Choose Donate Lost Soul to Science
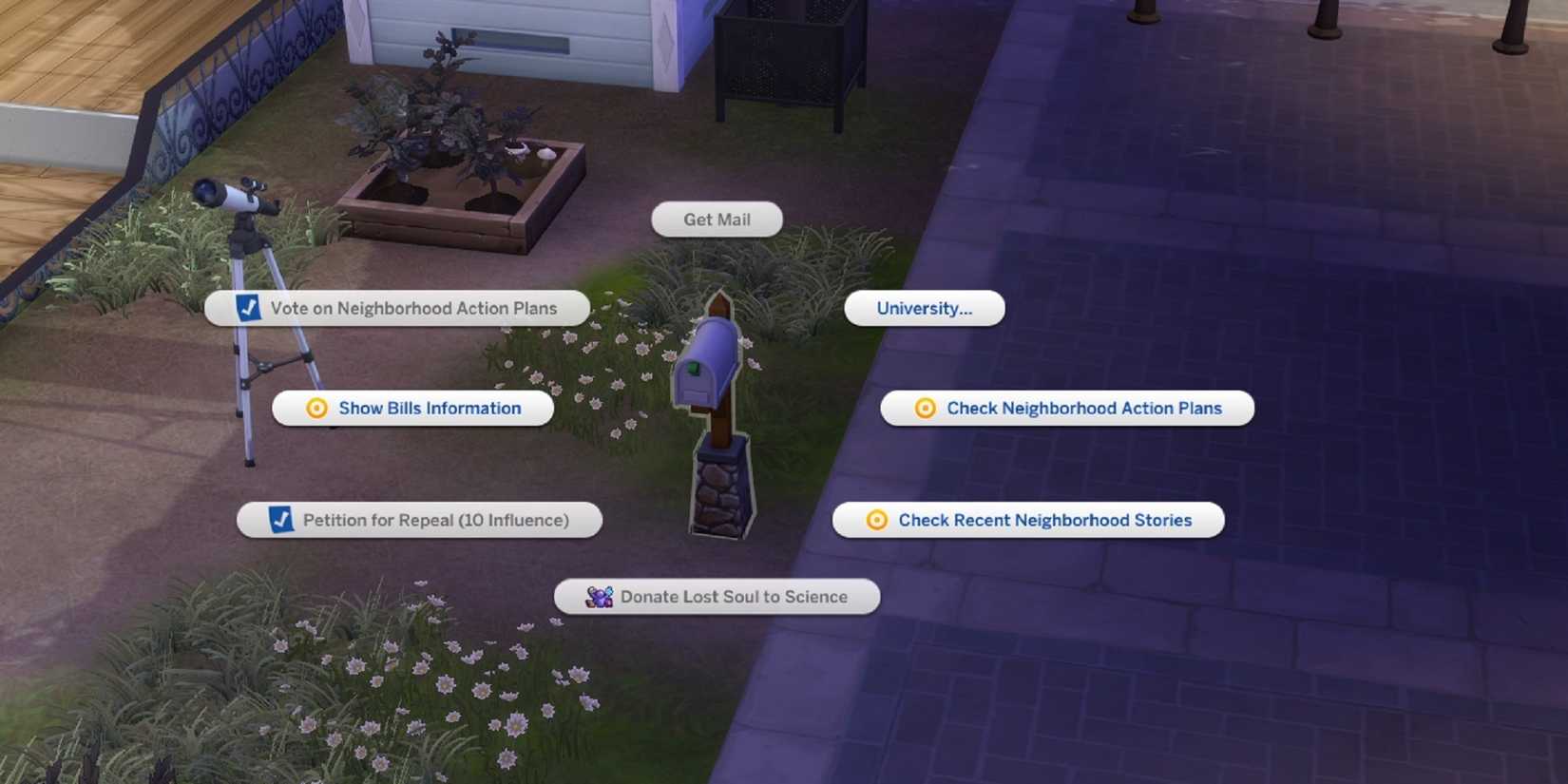1568x784 pixels. 732,597
